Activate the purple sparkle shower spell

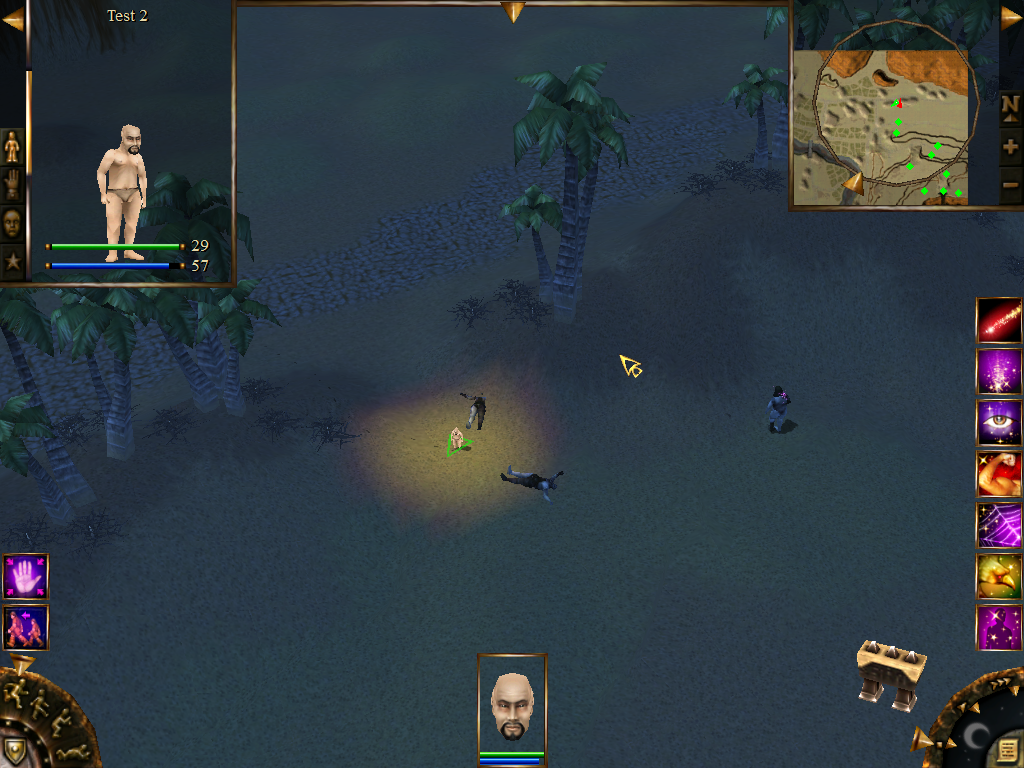[x=999, y=371]
